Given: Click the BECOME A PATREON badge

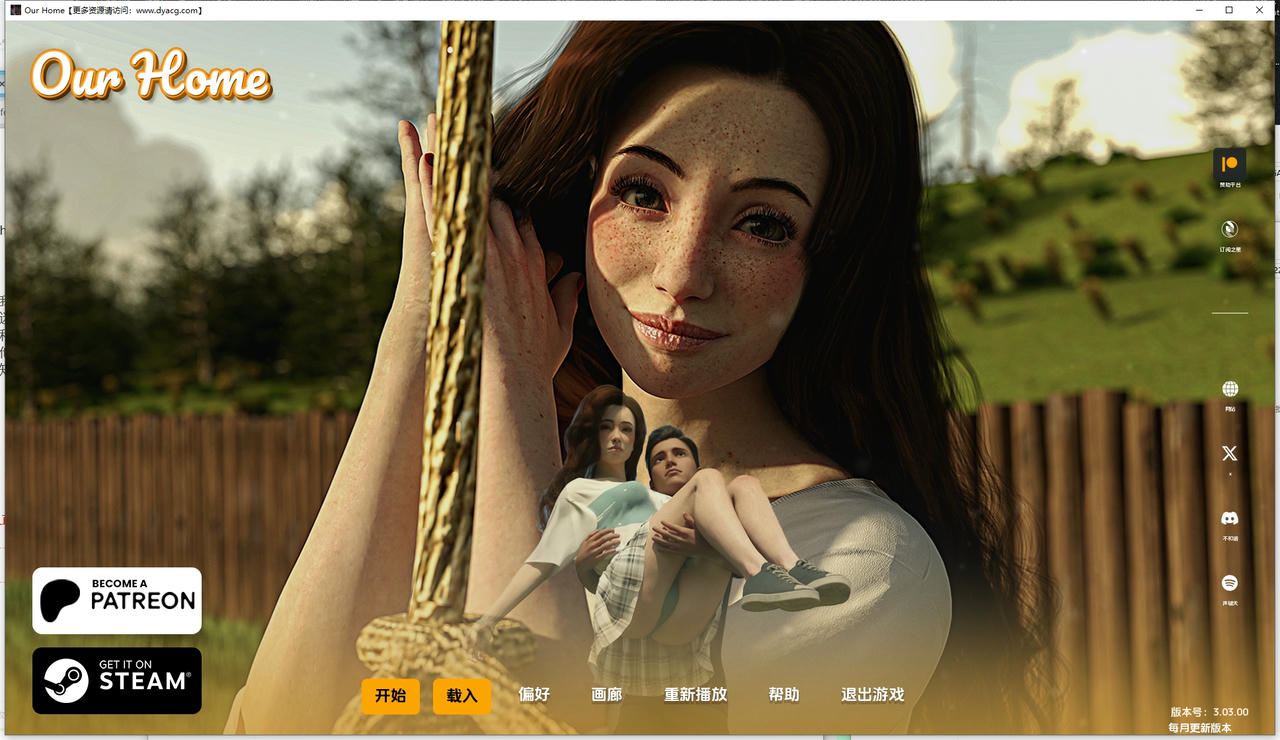Looking at the screenshot, I should point(116,599).
